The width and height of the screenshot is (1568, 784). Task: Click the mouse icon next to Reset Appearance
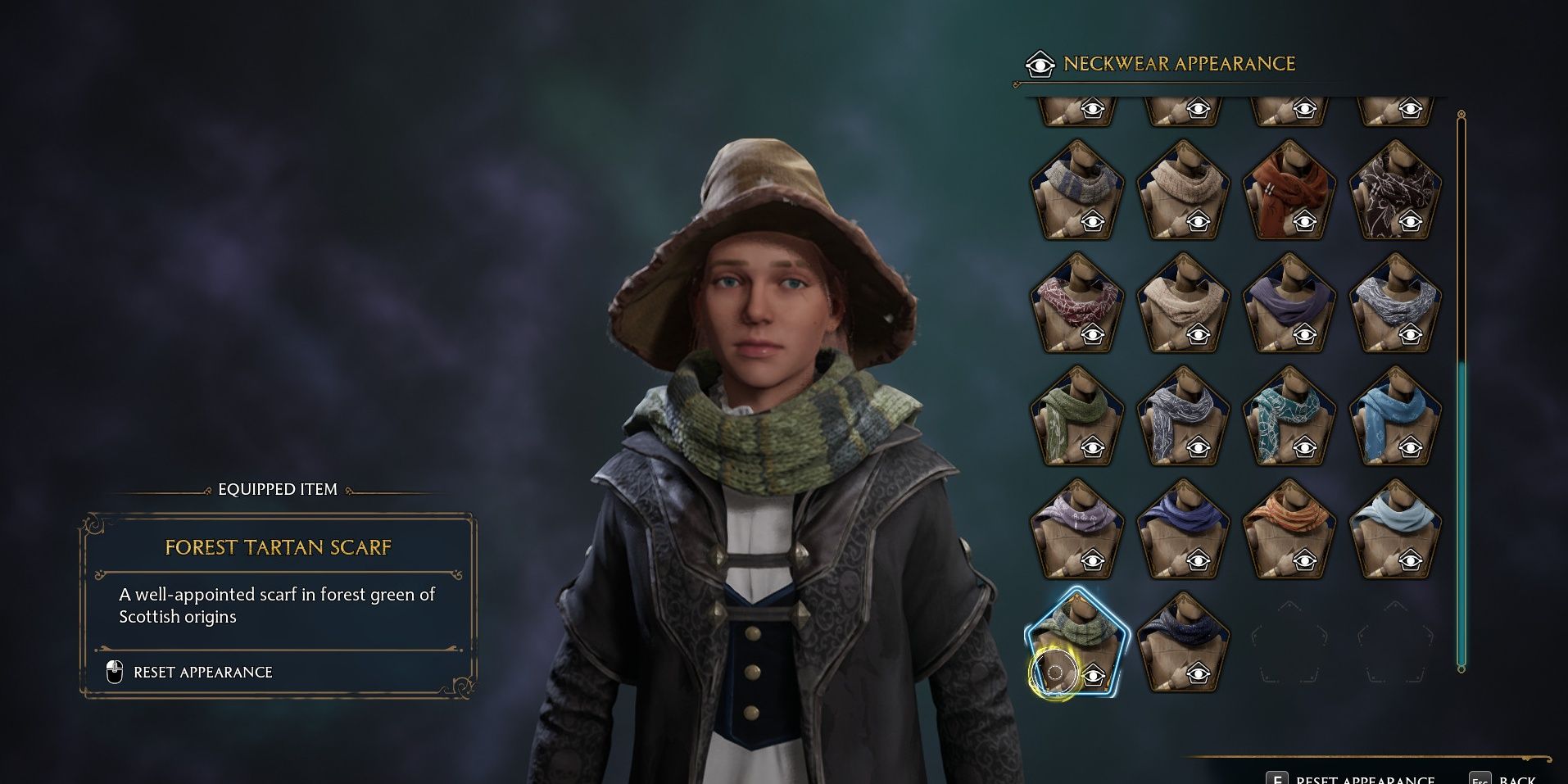pyautogui.click(x=115, y=672)
